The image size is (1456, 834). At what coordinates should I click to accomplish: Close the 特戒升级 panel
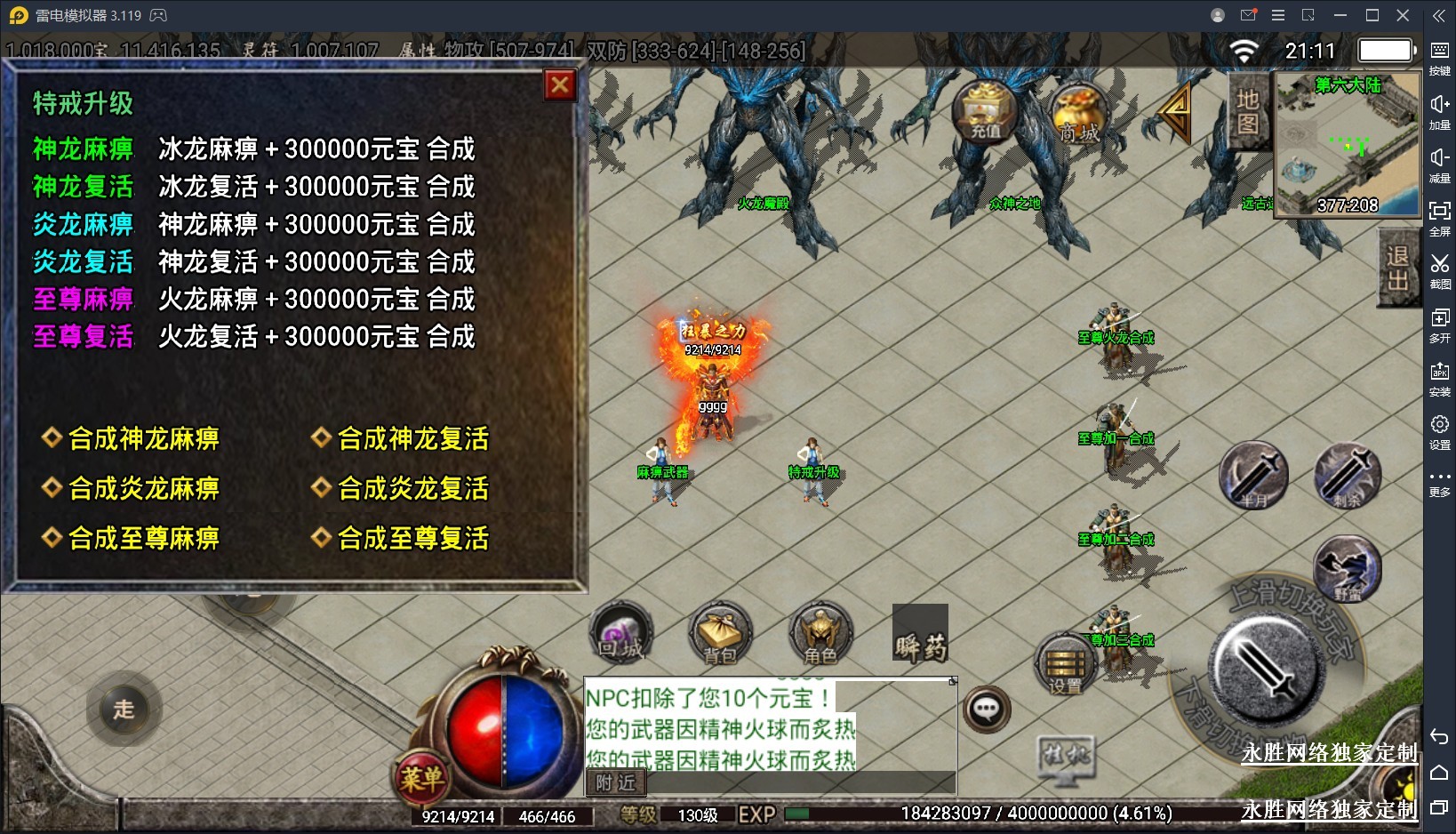click(x=560, y=85)
